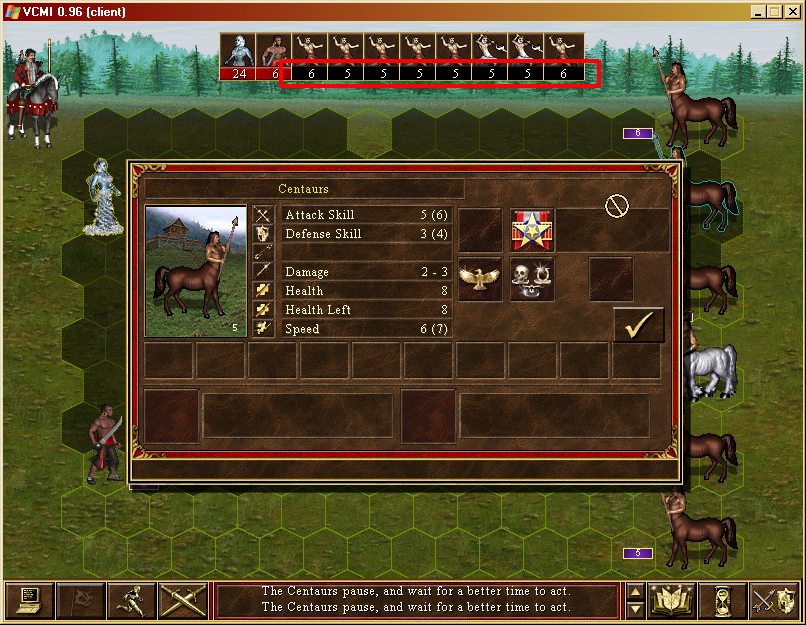
Task: Open system options via the computer button
Action: tap(30, 600)
